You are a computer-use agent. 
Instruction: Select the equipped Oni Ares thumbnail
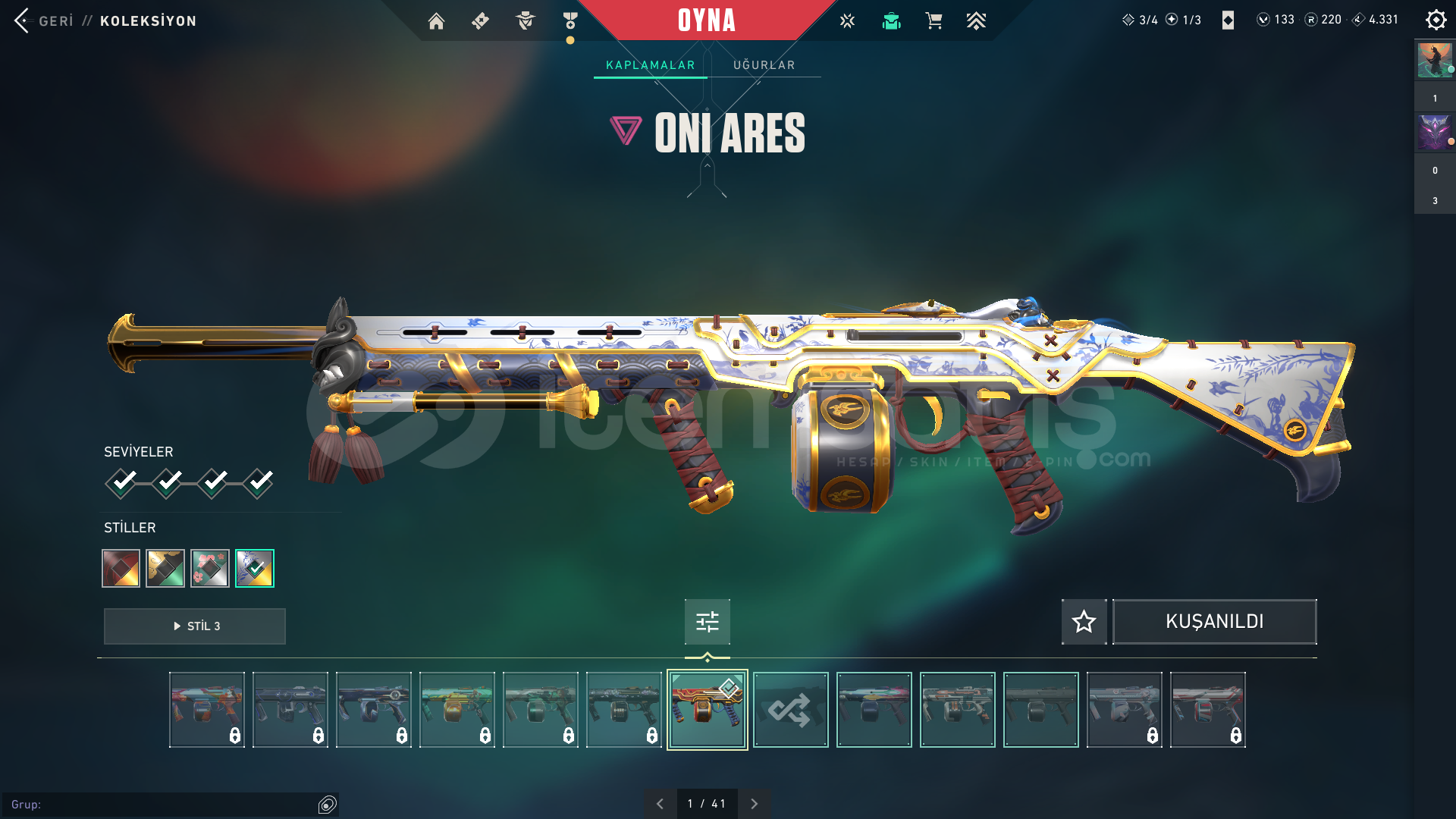click(x=707, y=710)
